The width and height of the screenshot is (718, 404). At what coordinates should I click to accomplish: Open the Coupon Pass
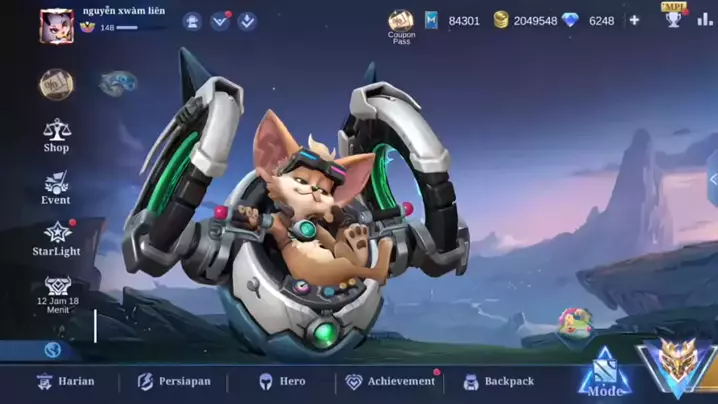(x=401, y=25)
